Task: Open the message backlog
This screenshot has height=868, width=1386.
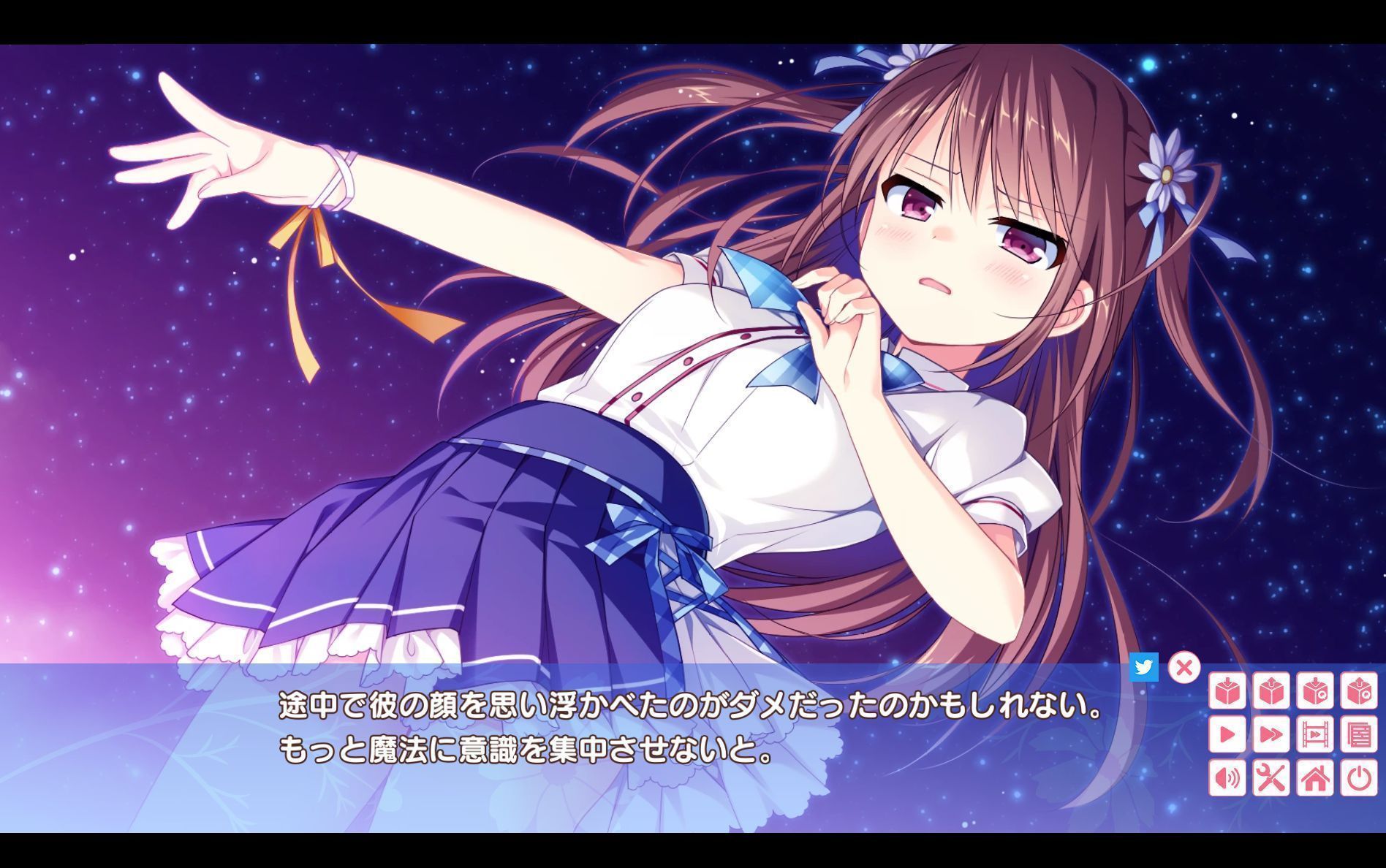Action: (x=1360, y=734)
